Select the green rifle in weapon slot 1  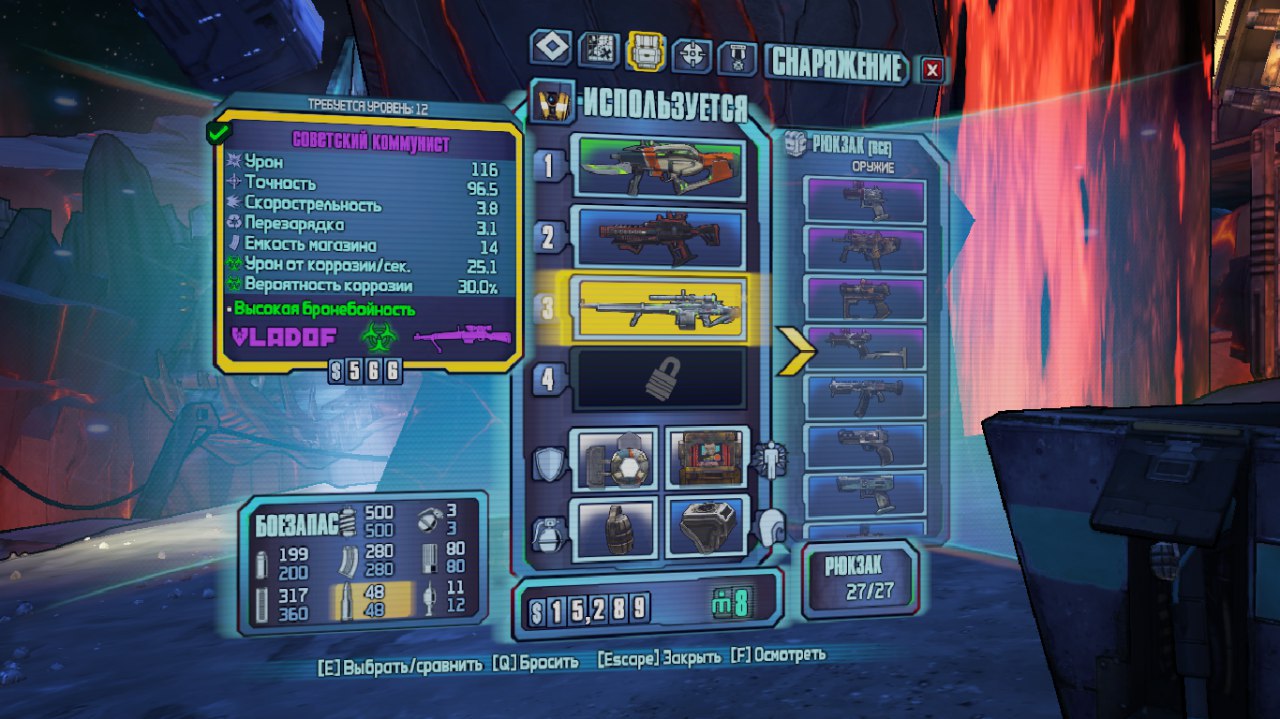point(657,164)
